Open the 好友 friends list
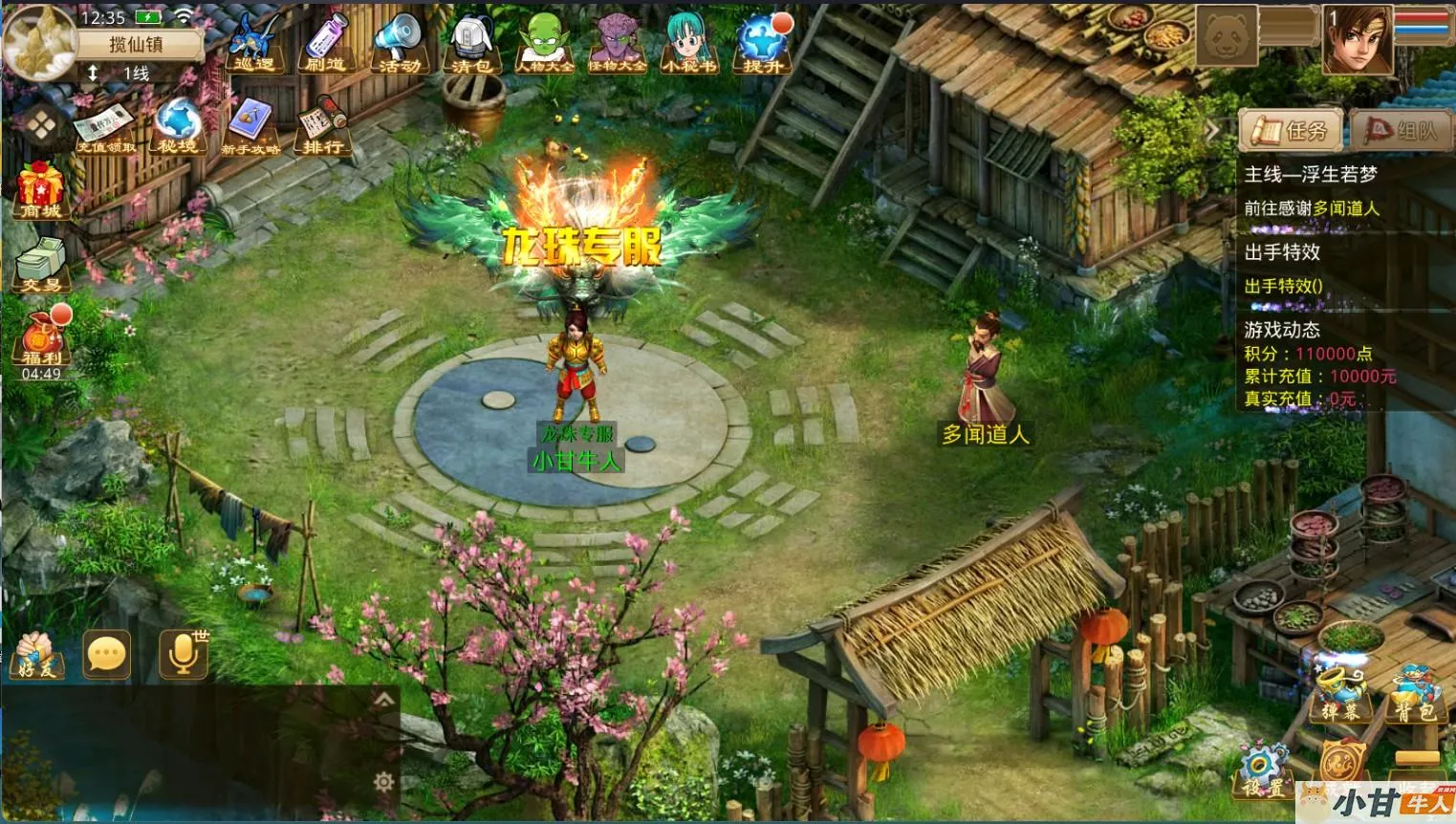 pyautogui.click(x=36, y=655)
